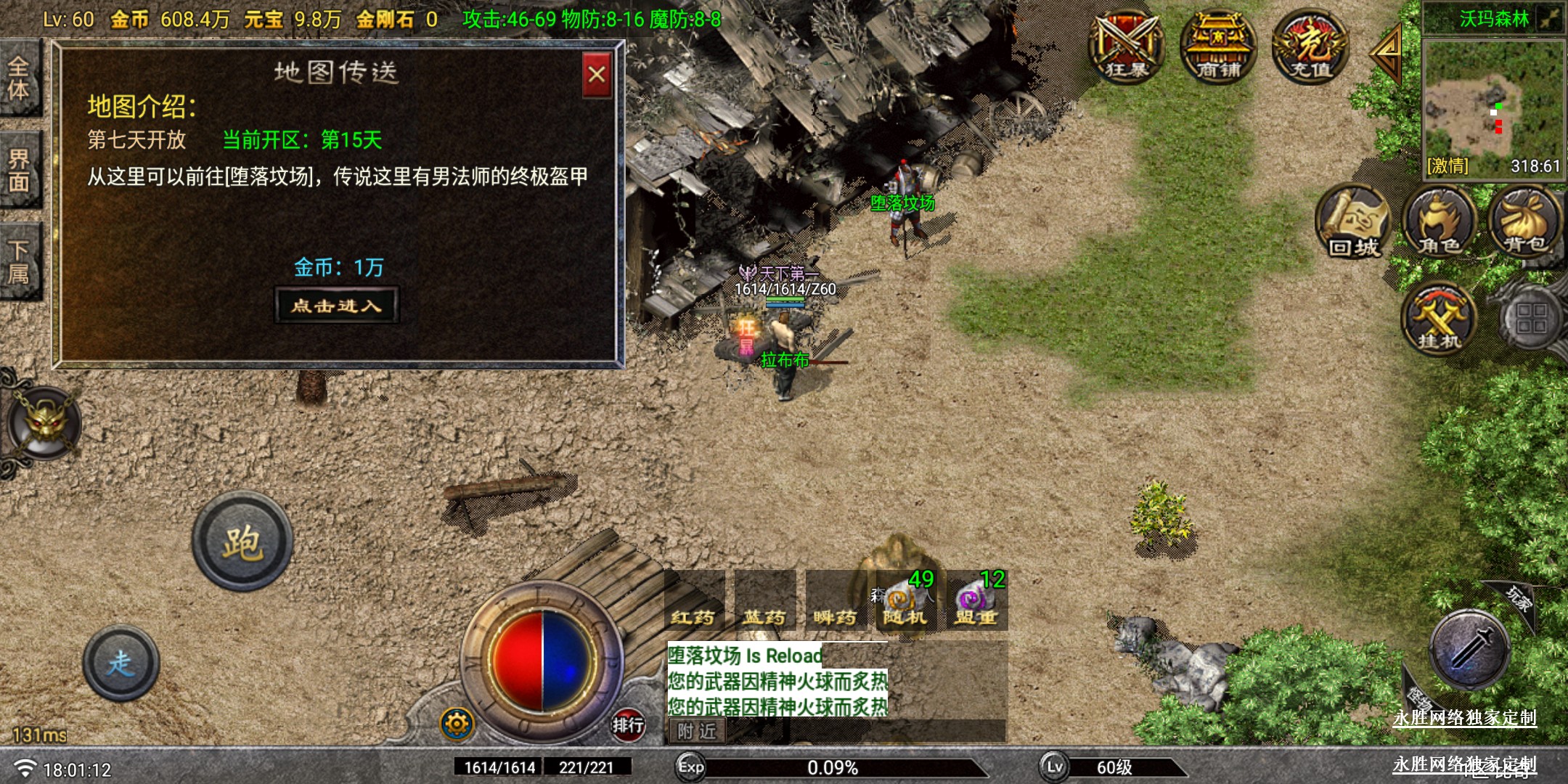Switch to 走 walk mode
The width and height of the screenshot is (1568, 784).
pyautogui.click(x=121, y=663)
